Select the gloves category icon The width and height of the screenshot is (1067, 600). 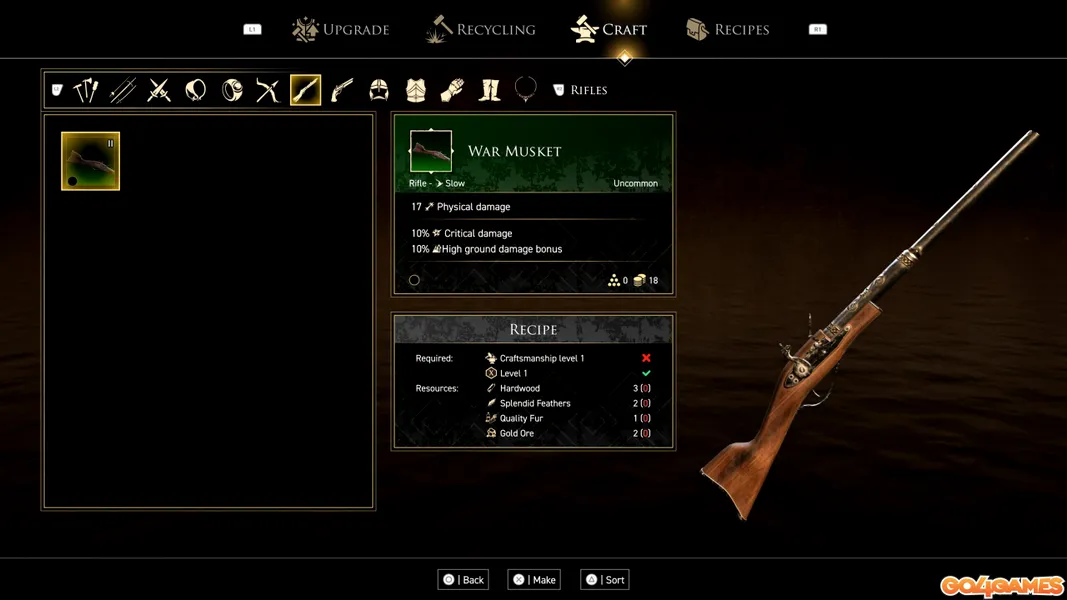tap(452, 91)
